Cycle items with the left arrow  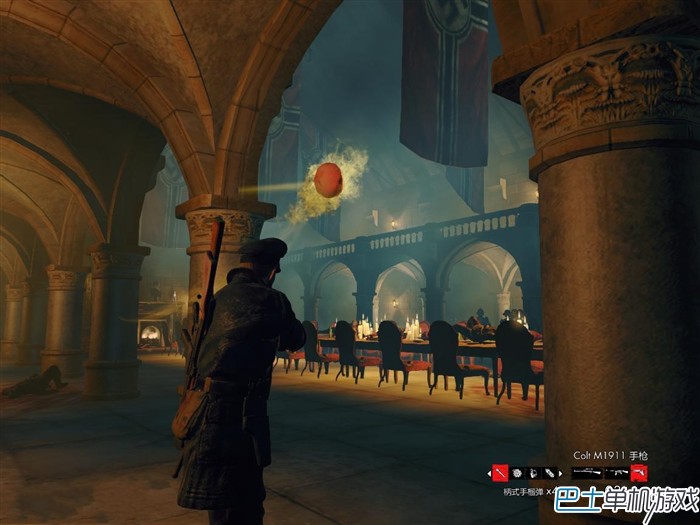tap(488, 472)
